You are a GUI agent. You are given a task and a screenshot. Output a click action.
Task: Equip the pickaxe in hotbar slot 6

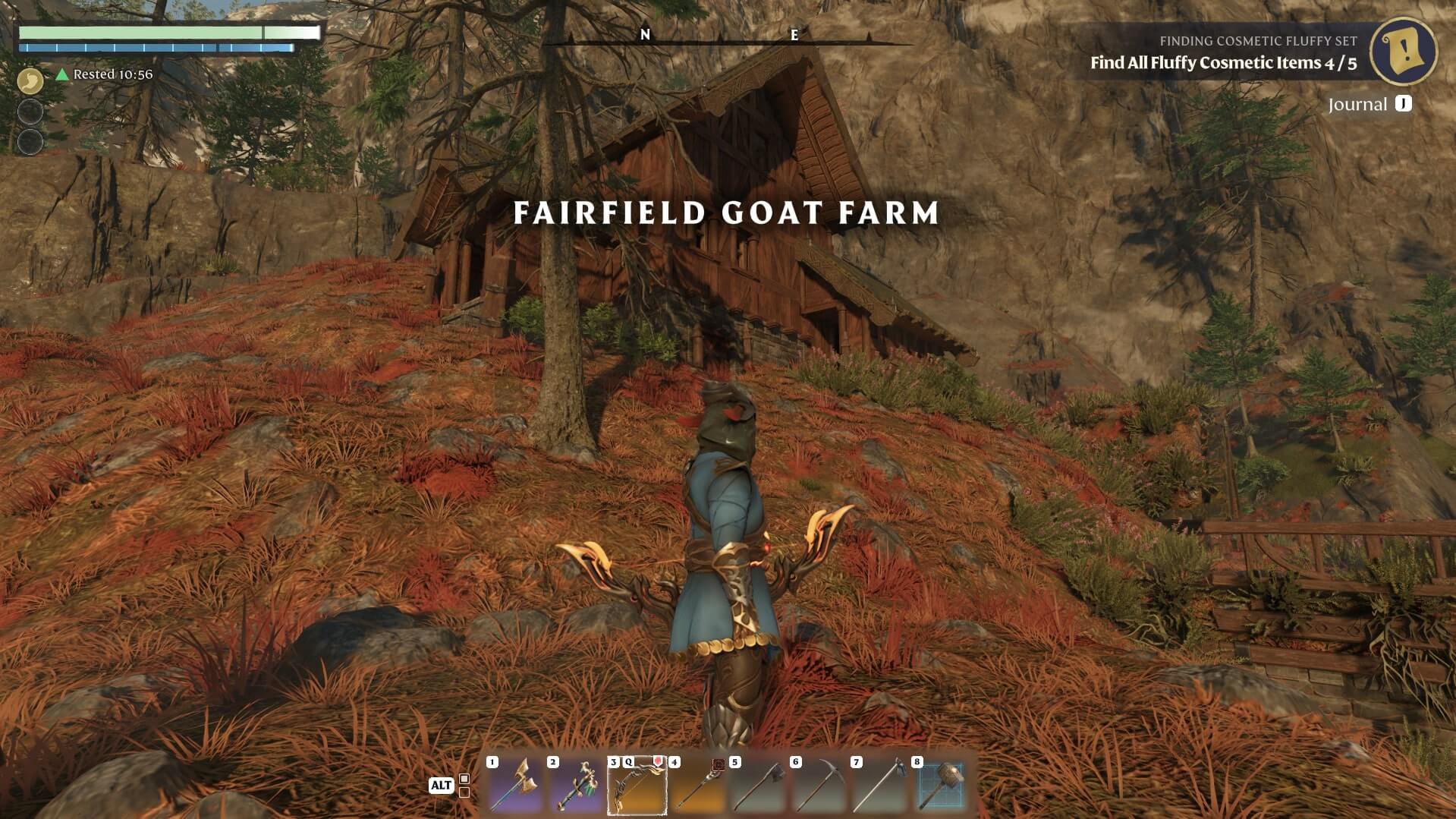[x=819, y=785]
